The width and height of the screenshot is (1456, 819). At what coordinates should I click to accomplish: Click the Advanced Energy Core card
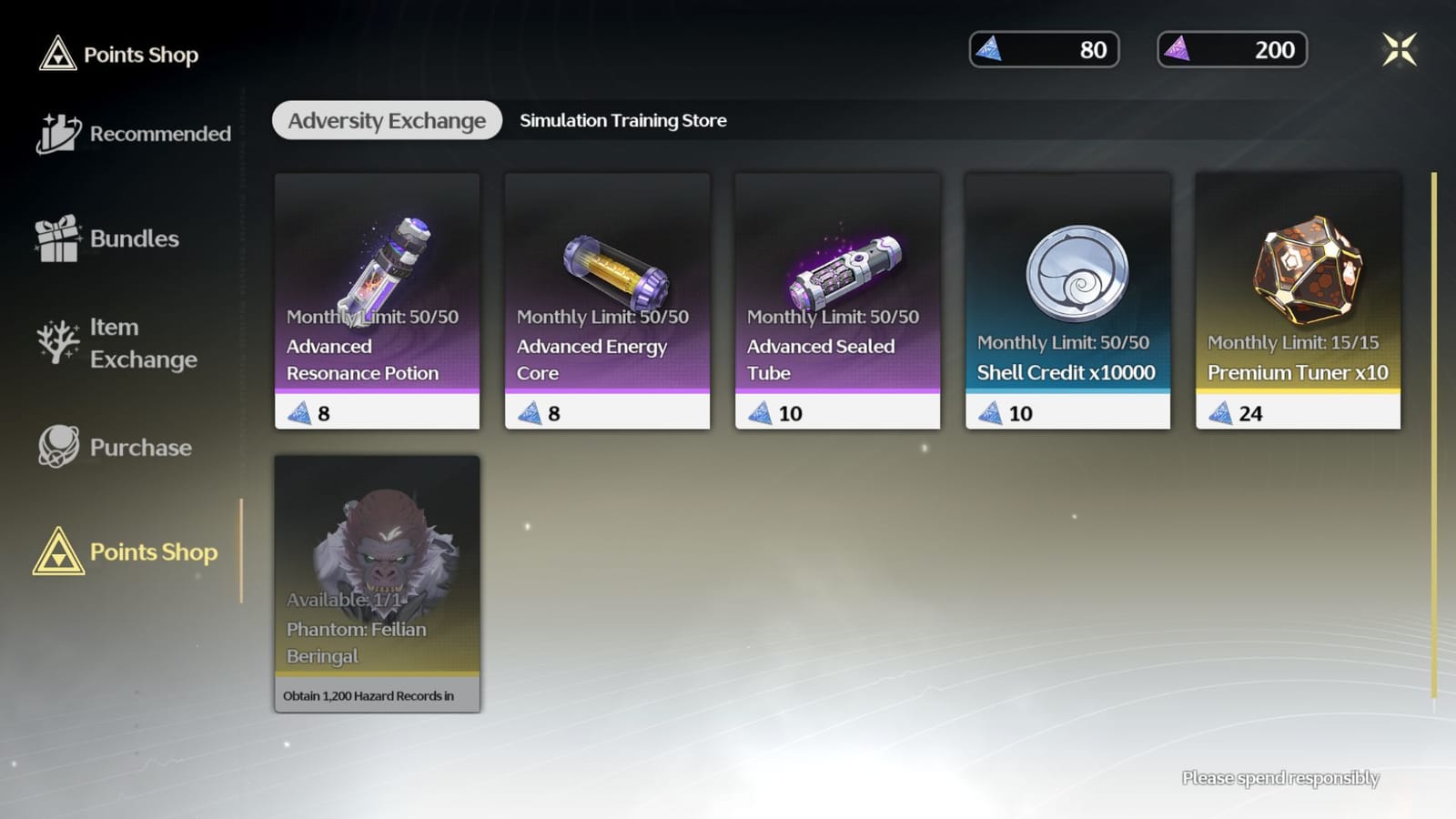click(x=607, y=300)
